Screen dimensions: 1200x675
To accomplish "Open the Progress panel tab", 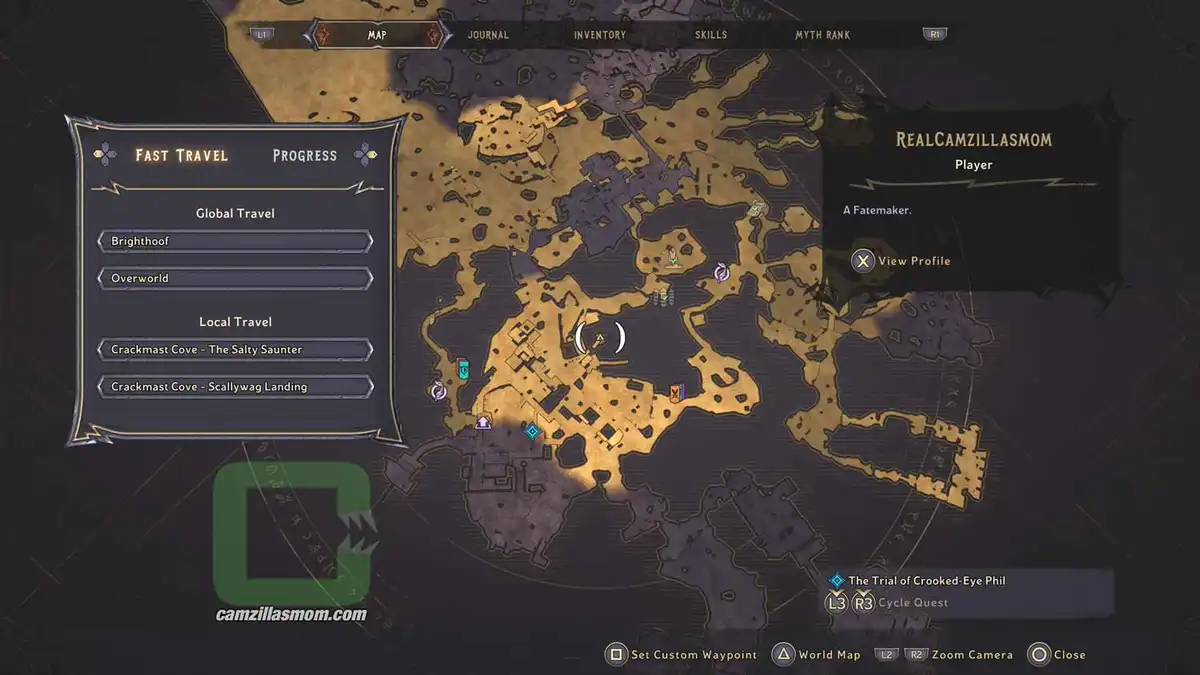I will click(304, 156).
